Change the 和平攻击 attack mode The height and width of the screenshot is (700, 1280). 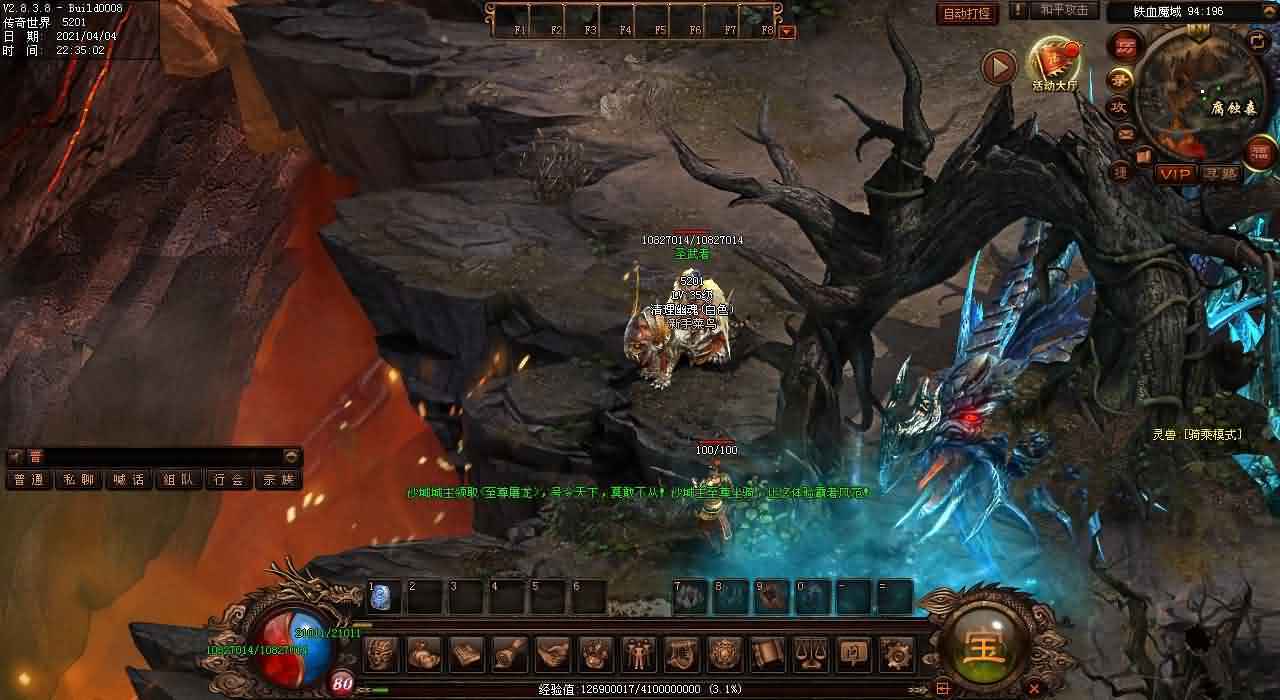pos(1063,10)
